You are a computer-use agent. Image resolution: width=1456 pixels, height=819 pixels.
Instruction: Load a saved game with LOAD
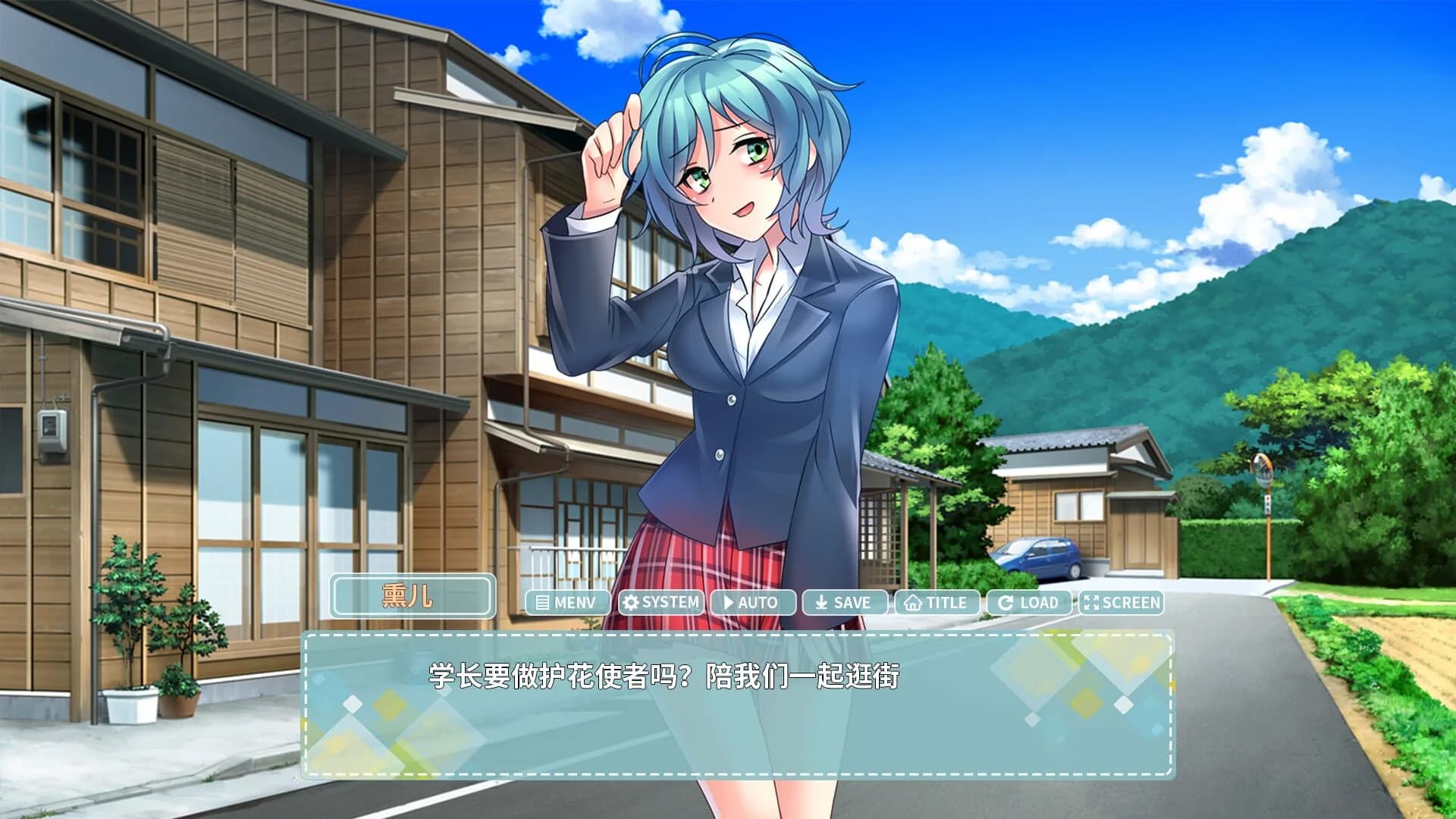(x=1031, y=604)
